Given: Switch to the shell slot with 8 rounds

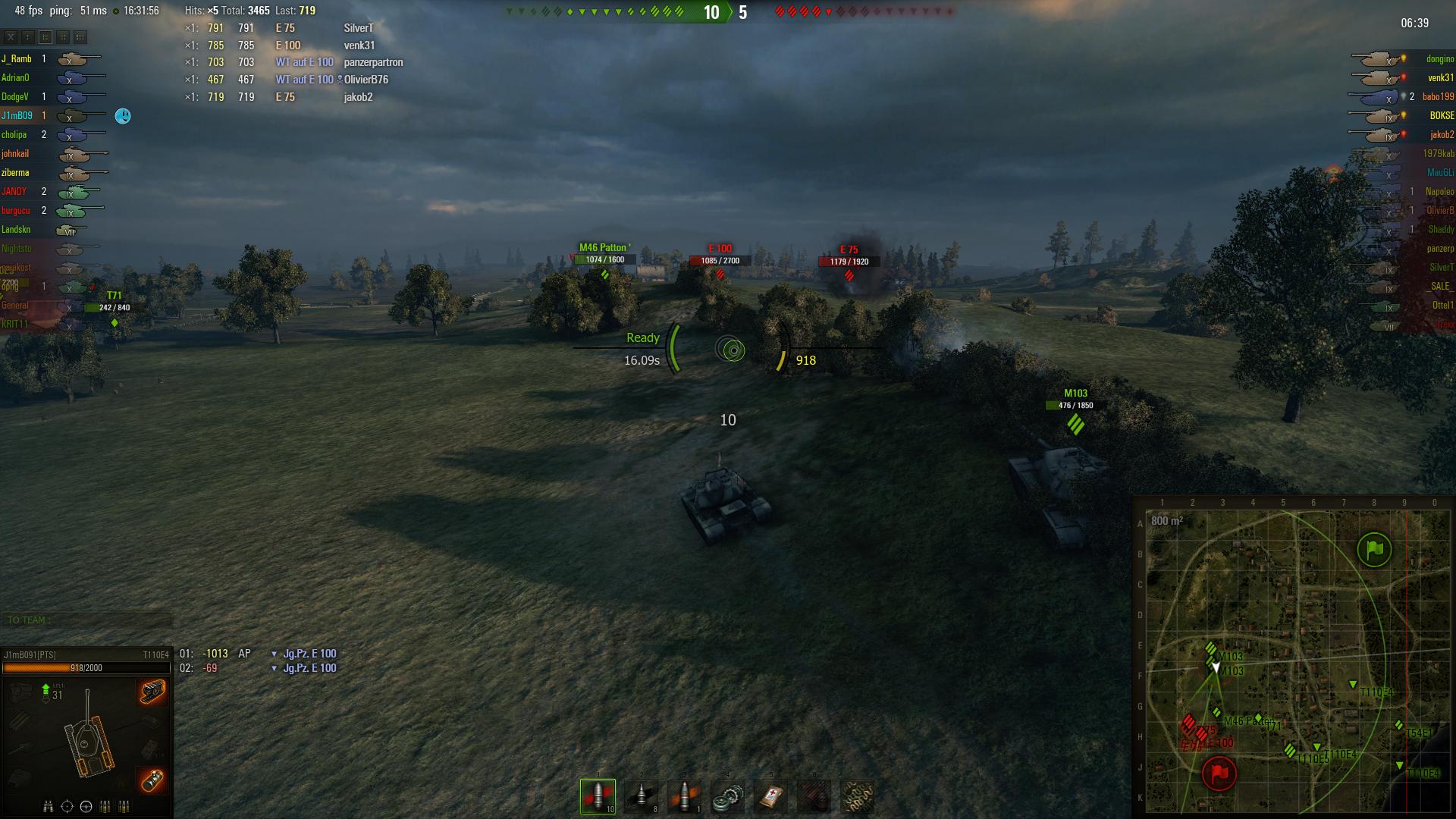Looking at the screenshot, I should point(641,795).
